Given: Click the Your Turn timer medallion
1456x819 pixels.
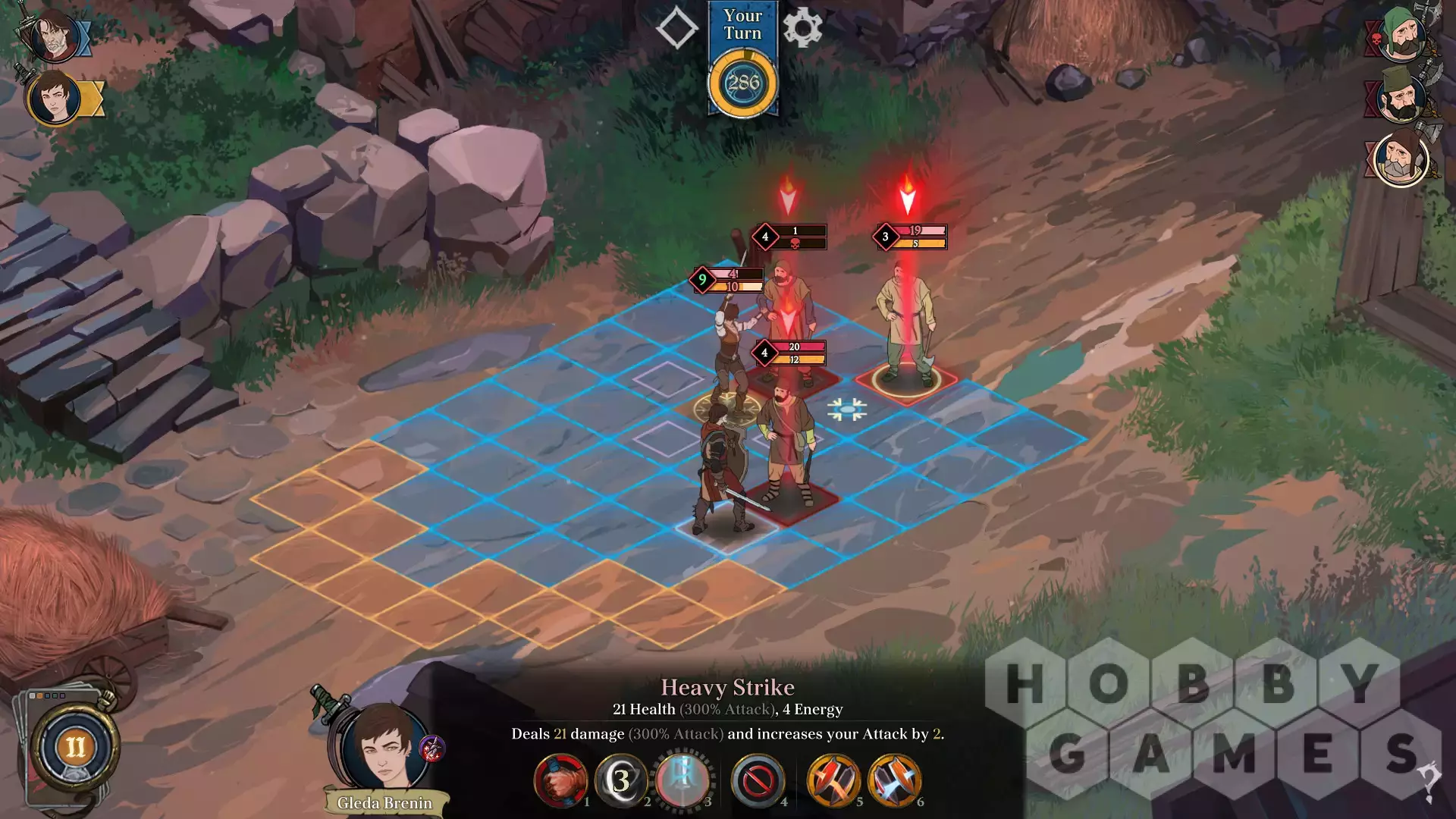Looking at the screenshot, I should (x=742, y=83).
